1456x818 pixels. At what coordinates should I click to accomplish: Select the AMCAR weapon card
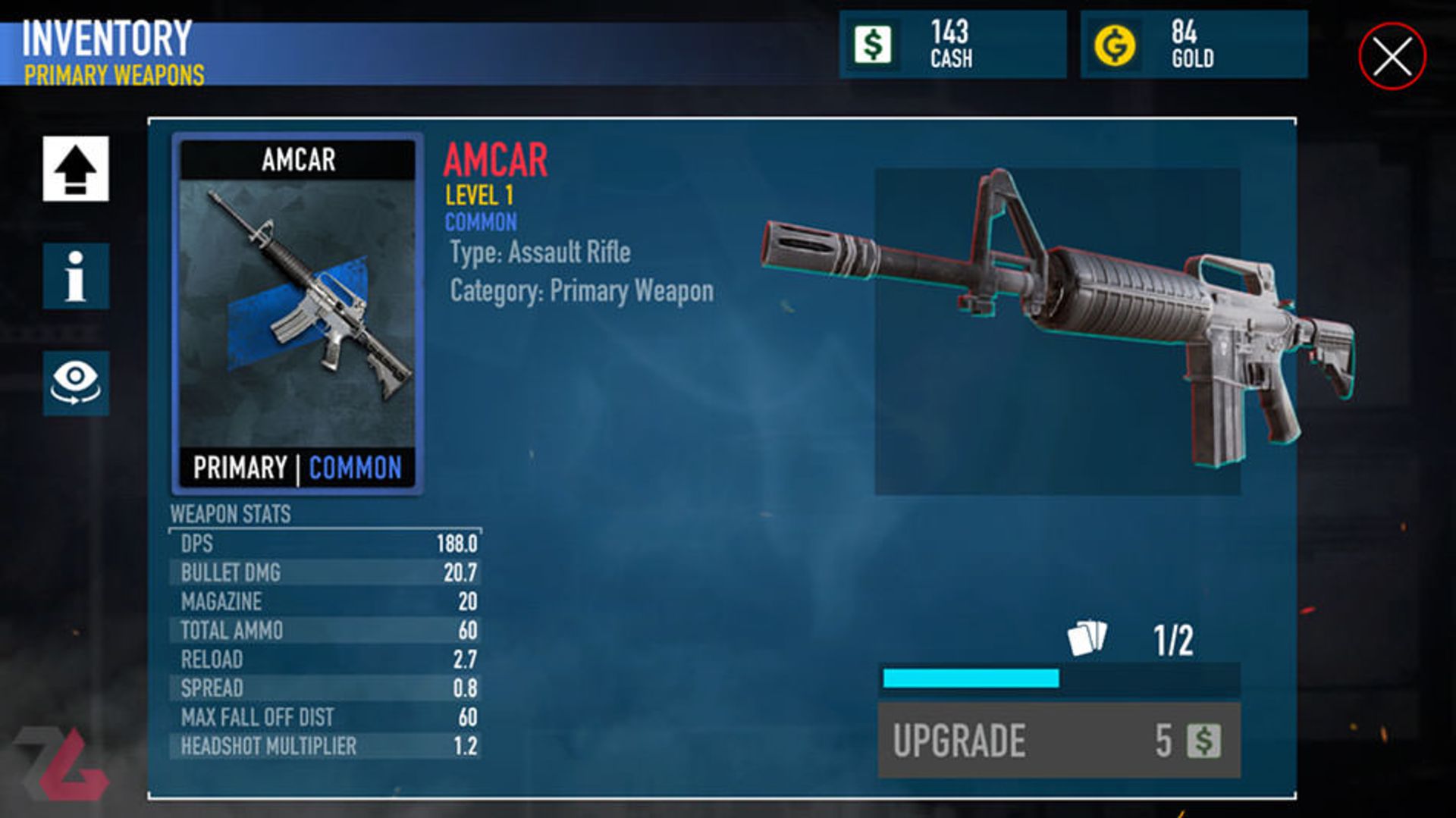297,314
